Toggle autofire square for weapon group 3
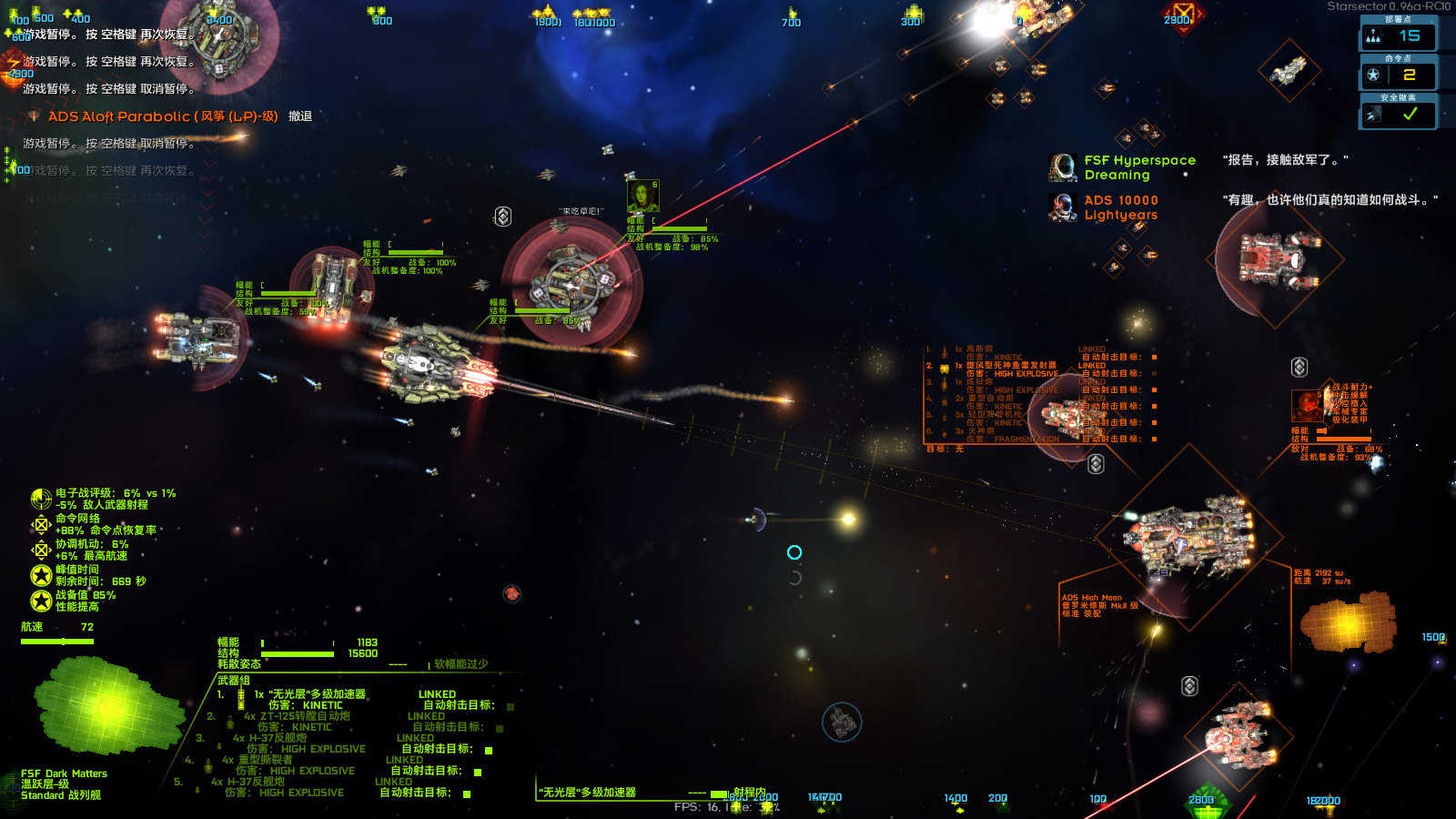The image size is (1456, 819). click(x=489, y=750)
